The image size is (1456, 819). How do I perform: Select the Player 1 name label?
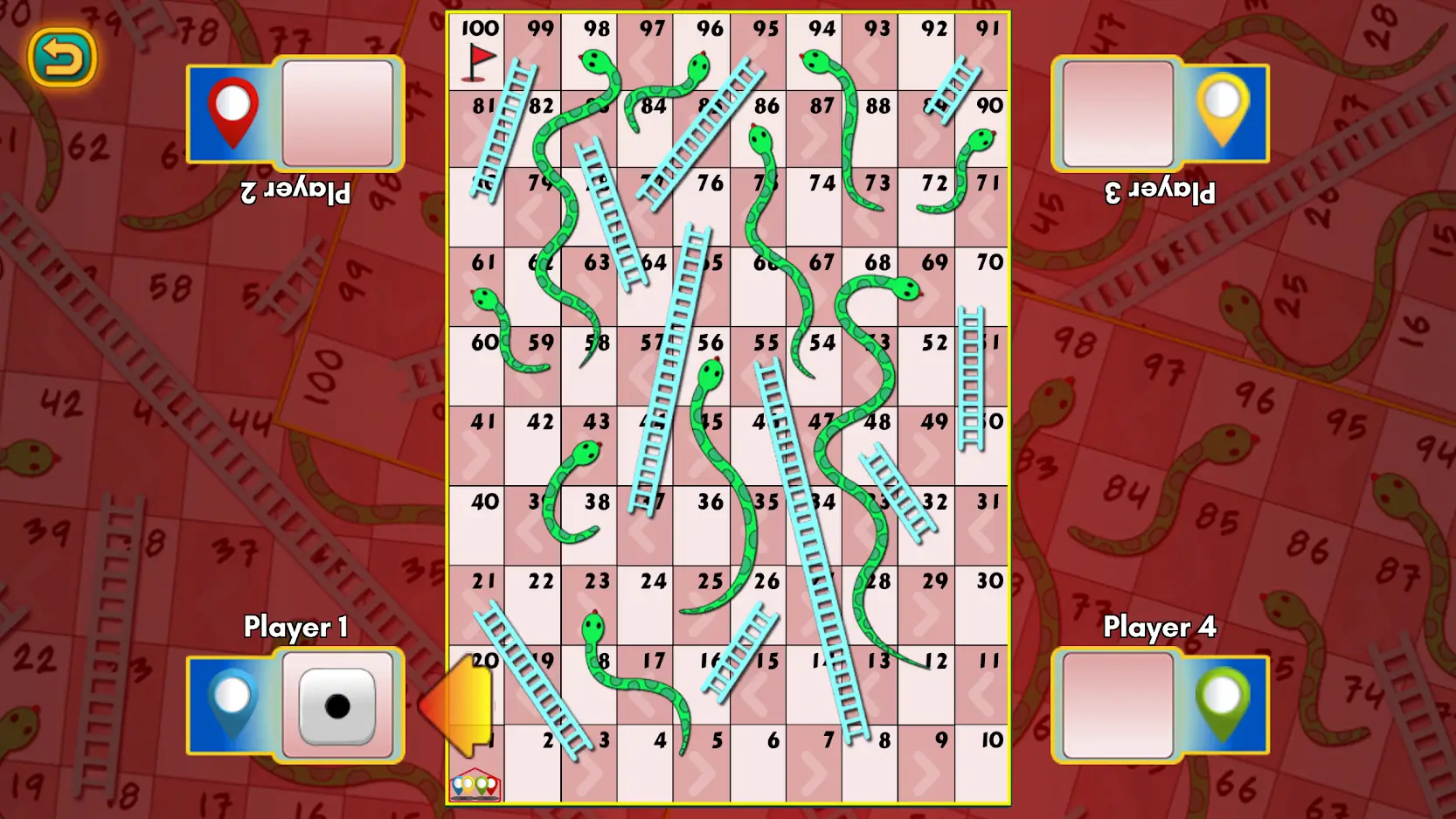[296, 628]
